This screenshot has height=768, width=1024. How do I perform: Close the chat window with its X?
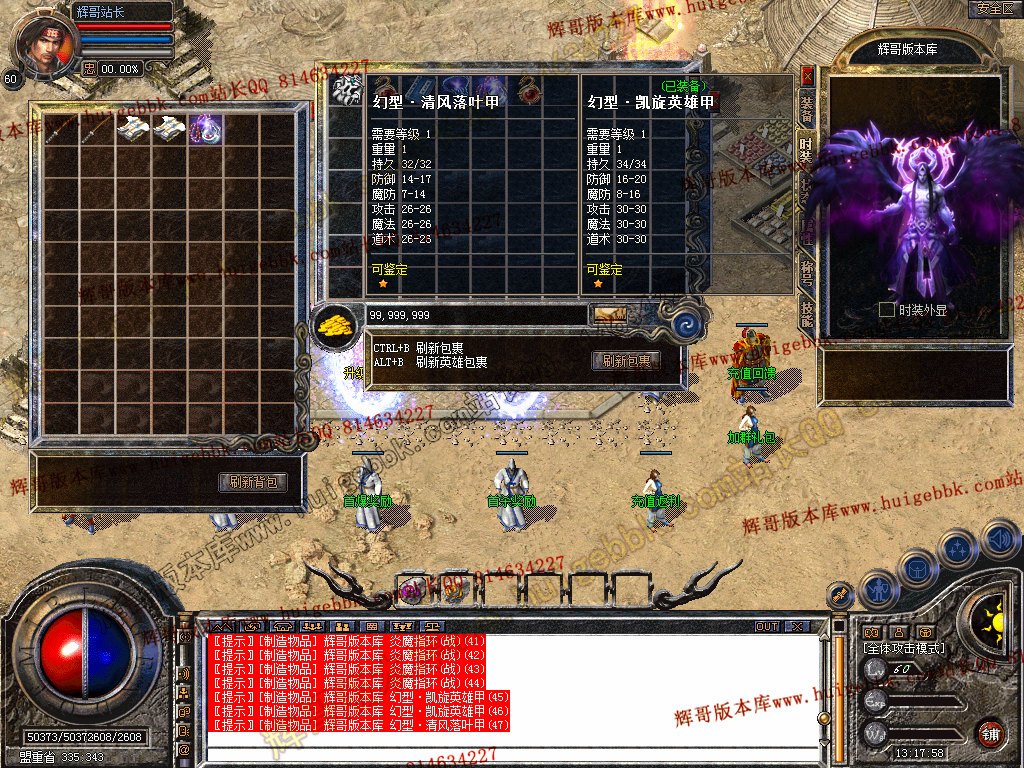coord(796,627)
